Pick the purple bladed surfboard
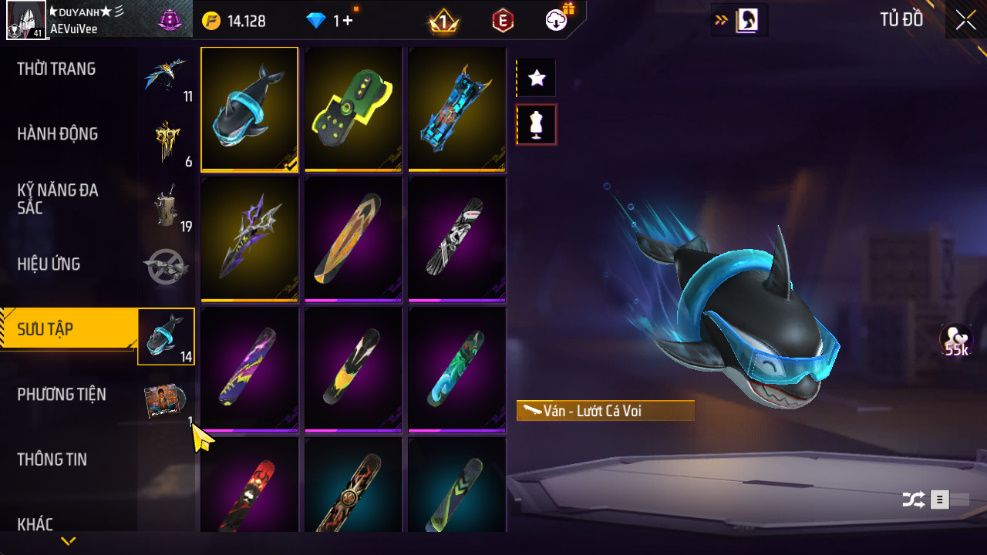987x555 pixels. coord(250,239)
